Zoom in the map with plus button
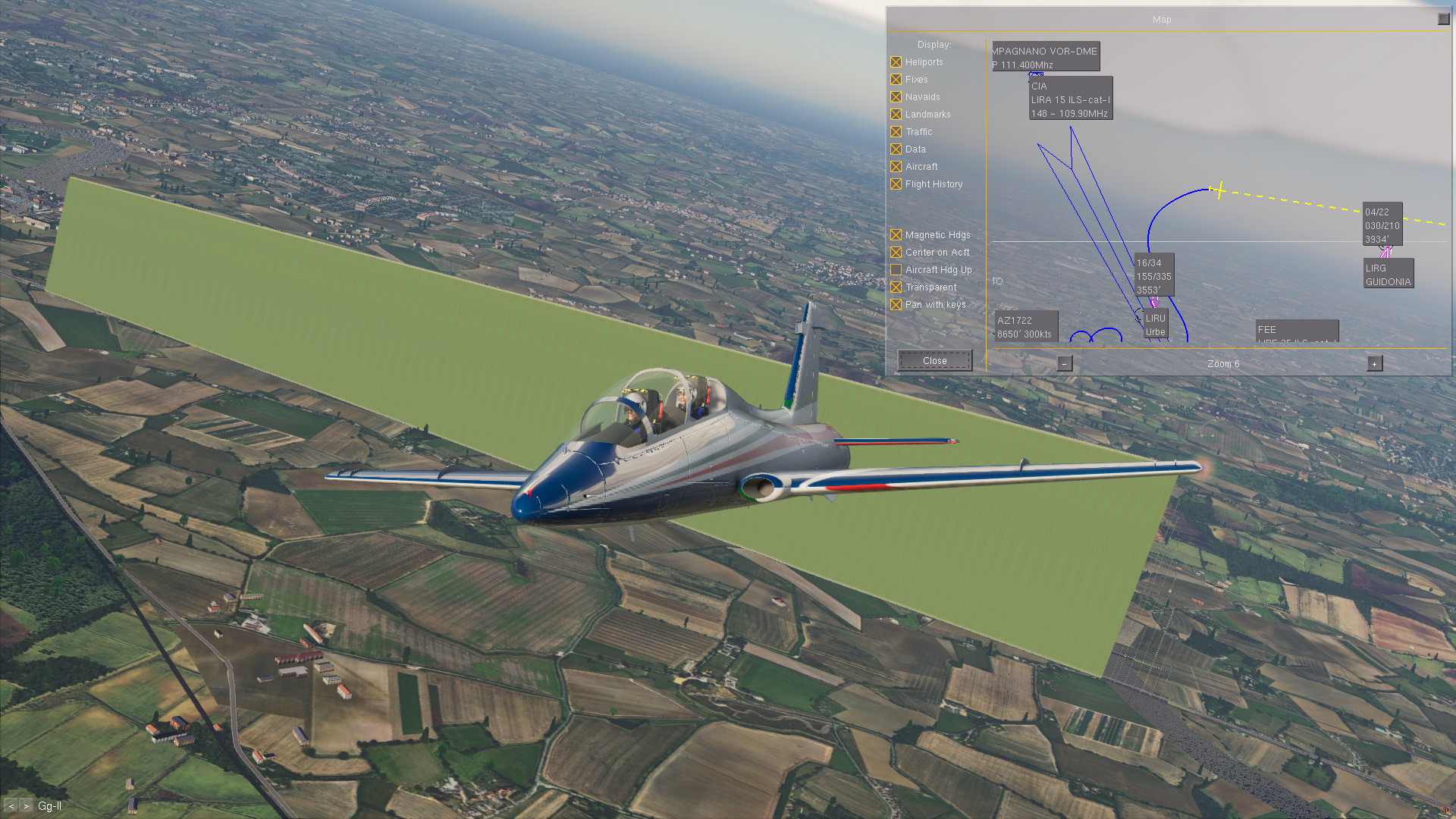 tap(1374, 364)
